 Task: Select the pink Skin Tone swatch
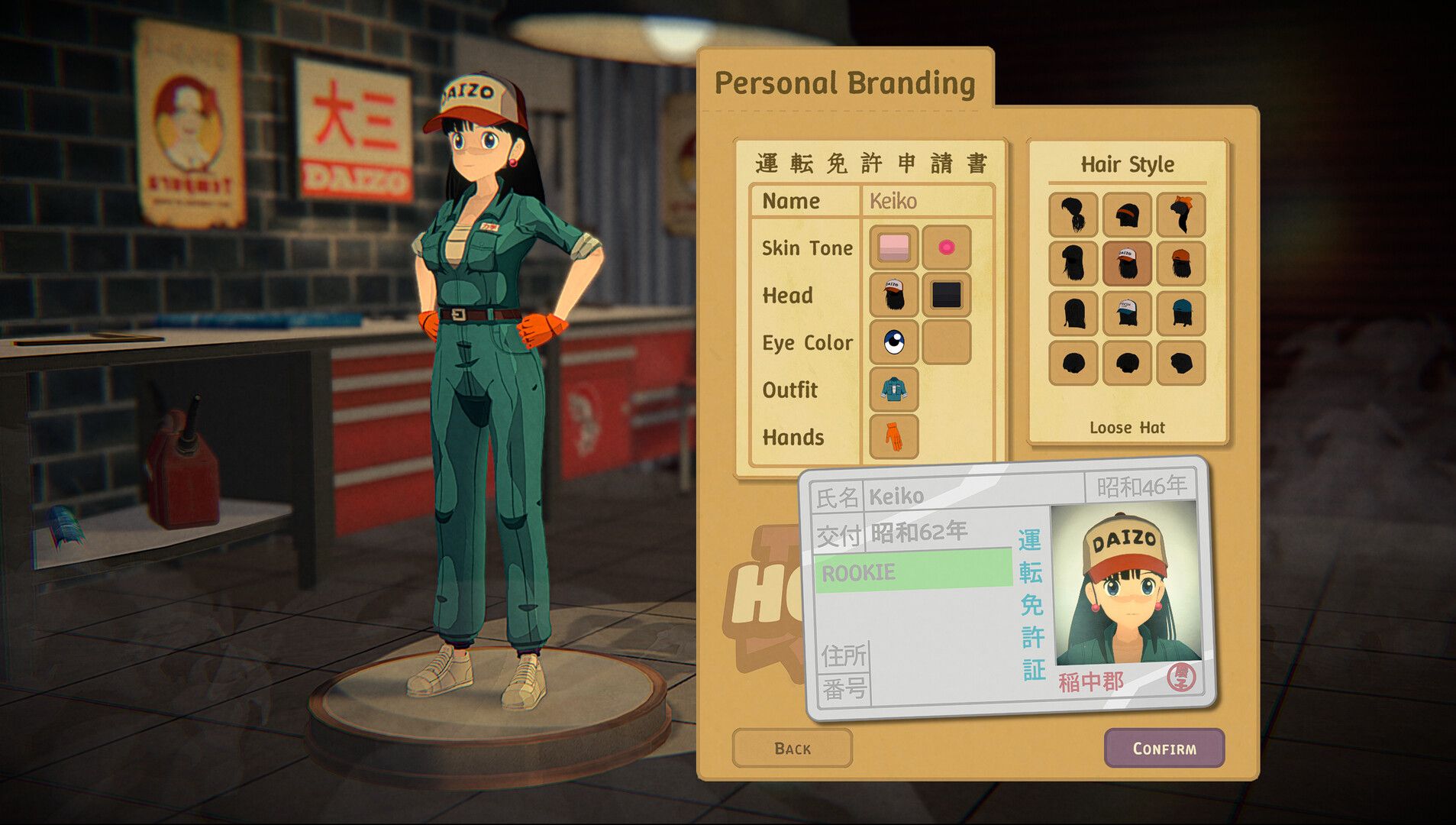click(x=893, y=248)
